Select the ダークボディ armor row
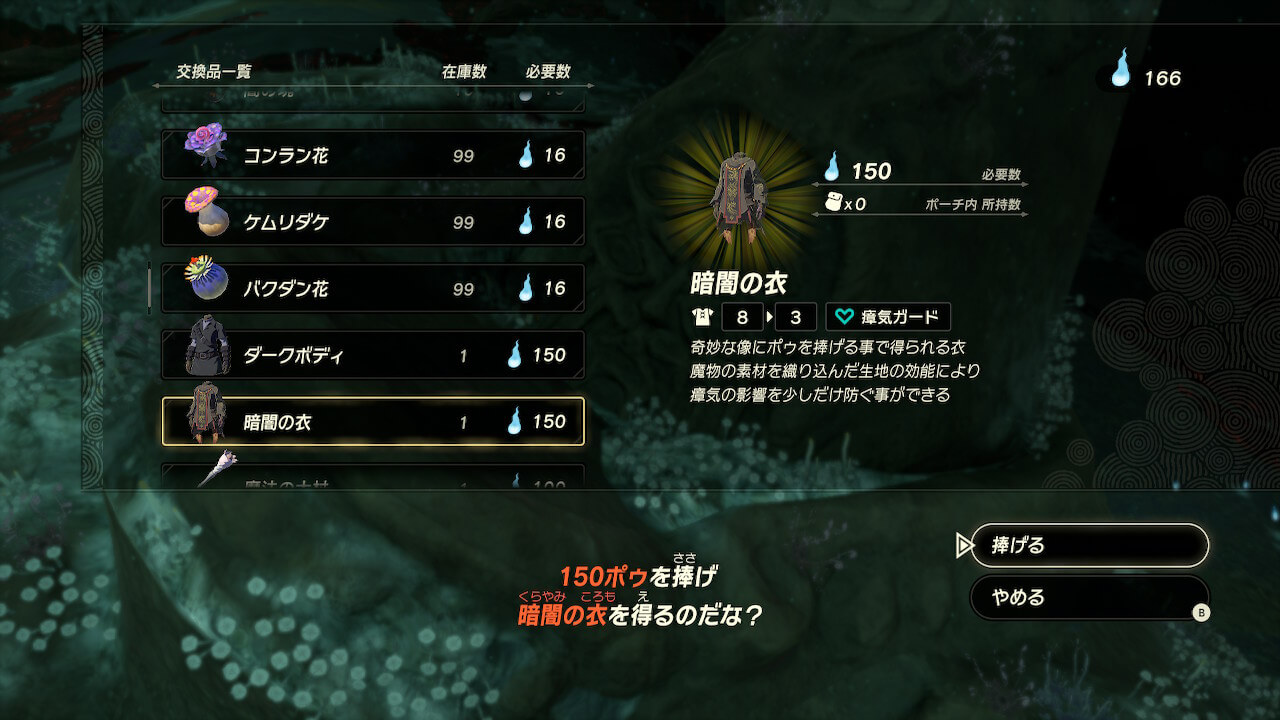Viewport: 1280px width, 720px height. (x=373, y=355)
